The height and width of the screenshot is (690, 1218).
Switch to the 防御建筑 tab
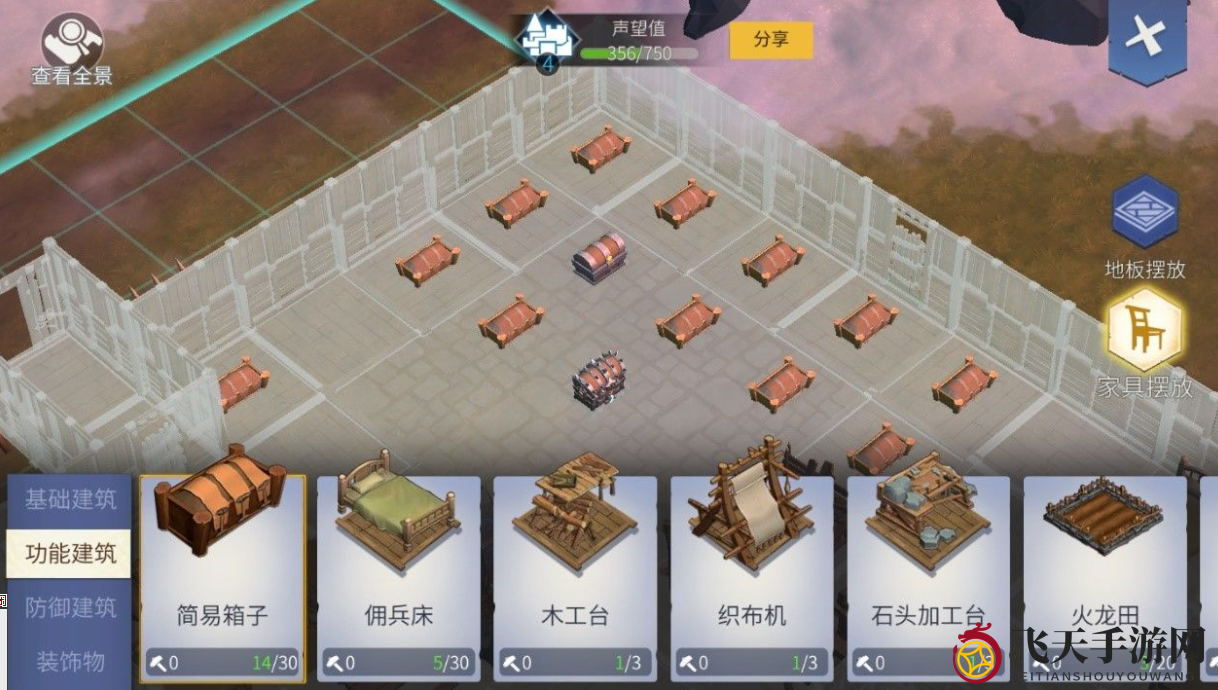pos(70,607)
